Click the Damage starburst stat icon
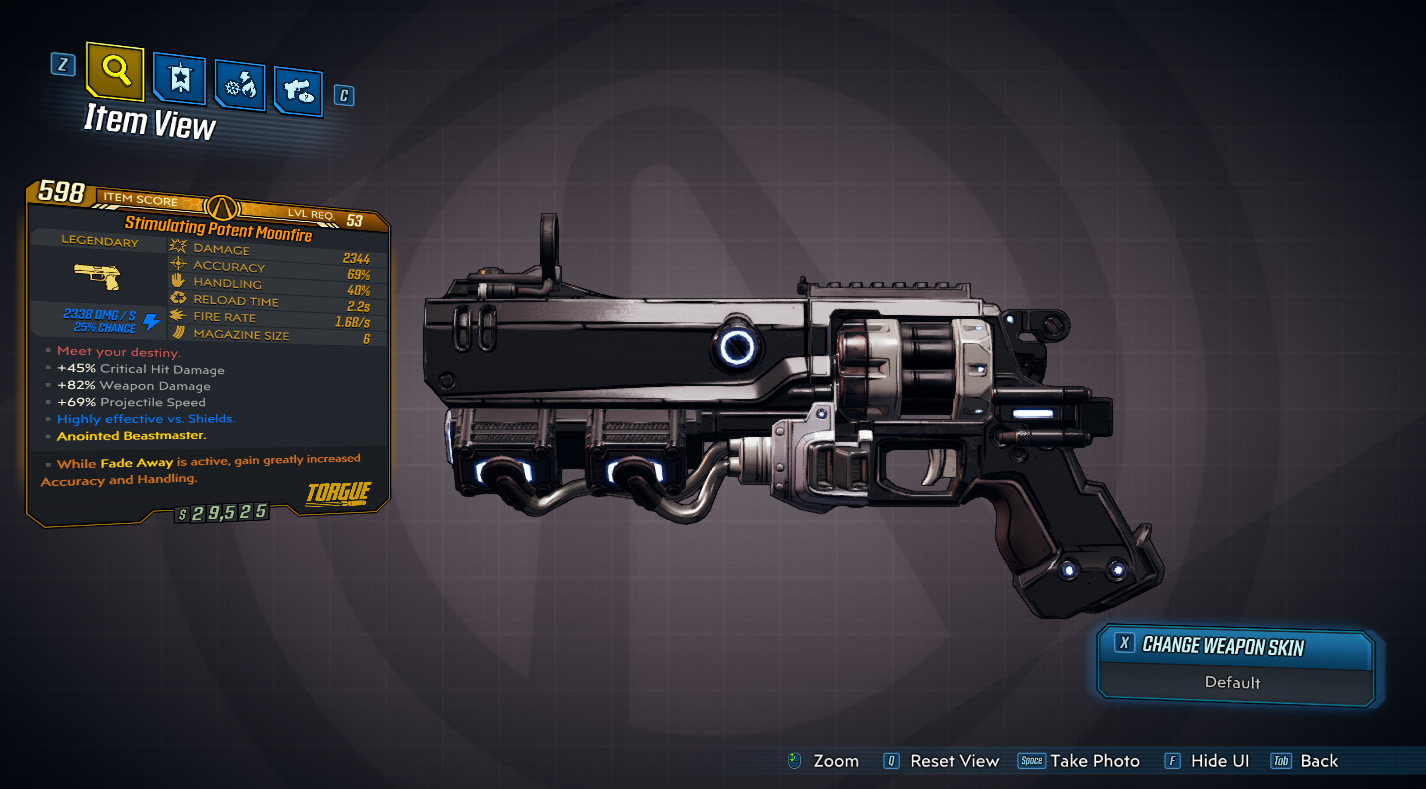This screenshot has height=789, width=1426. click(x=177, y=248)
